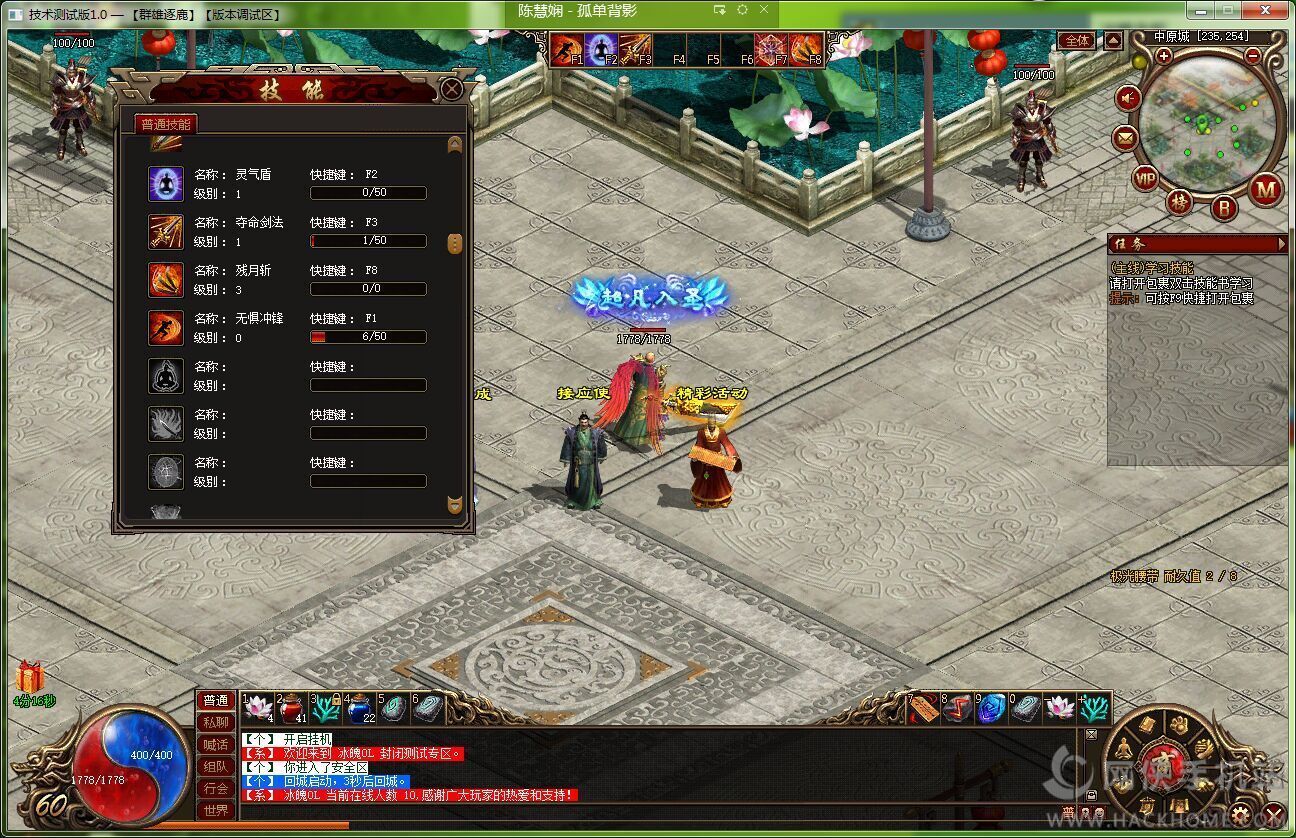Claim the gift box reward icon
The width and height of the screenshot is (1296, 838).
tap(29, 677)
